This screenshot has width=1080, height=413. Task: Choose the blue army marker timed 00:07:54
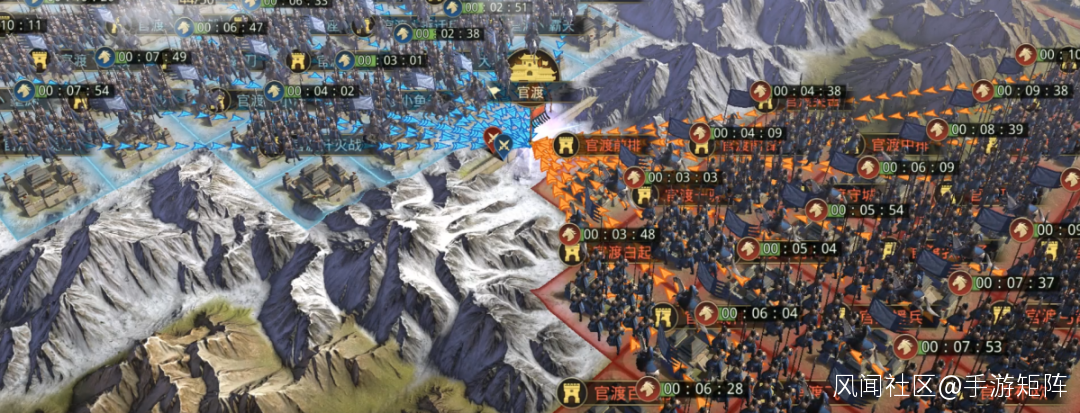24,91
